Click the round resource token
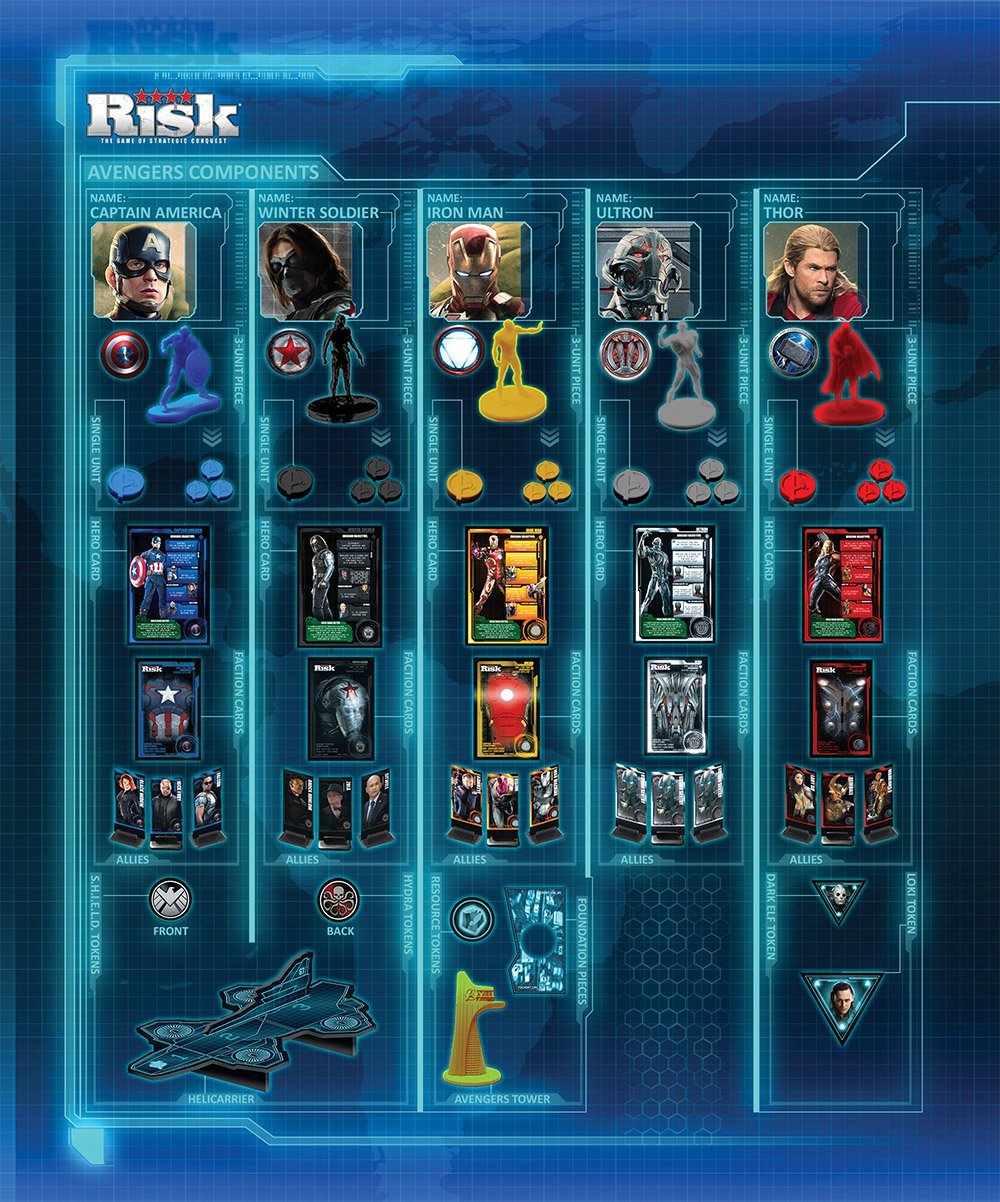 (x=470, y=918)
